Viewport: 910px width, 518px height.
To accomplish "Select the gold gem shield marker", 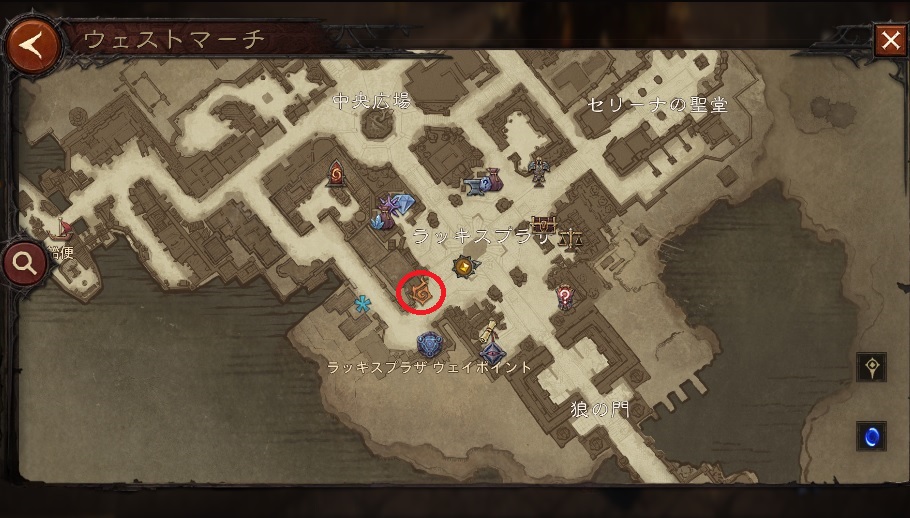I will [x=462, y=267].
